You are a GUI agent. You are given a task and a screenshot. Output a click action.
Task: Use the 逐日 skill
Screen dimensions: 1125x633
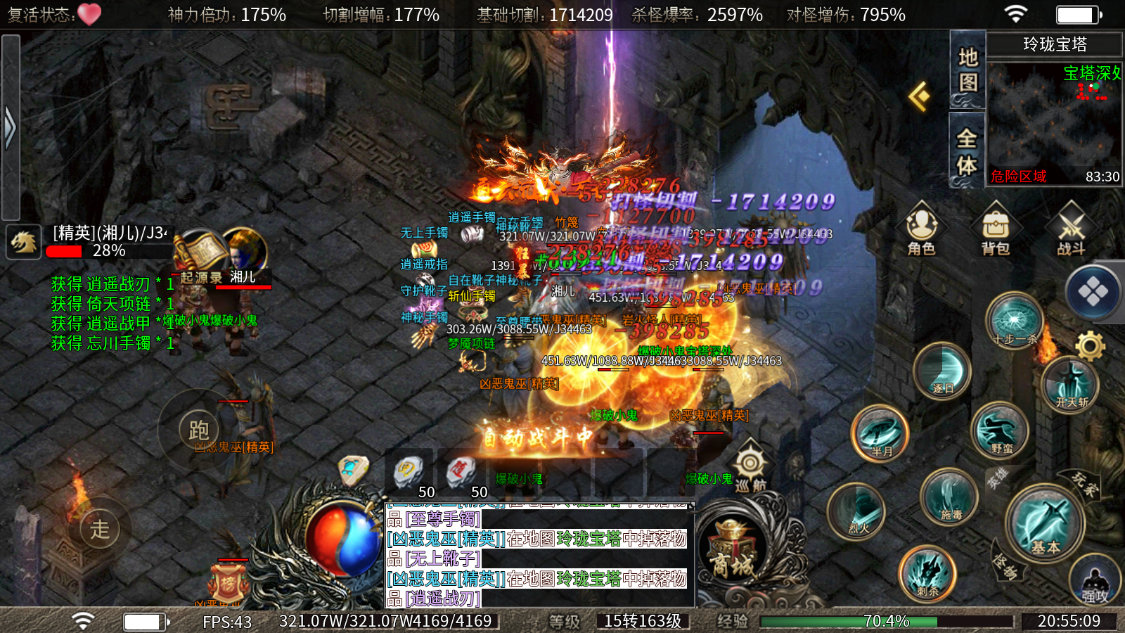coord(943,370)
